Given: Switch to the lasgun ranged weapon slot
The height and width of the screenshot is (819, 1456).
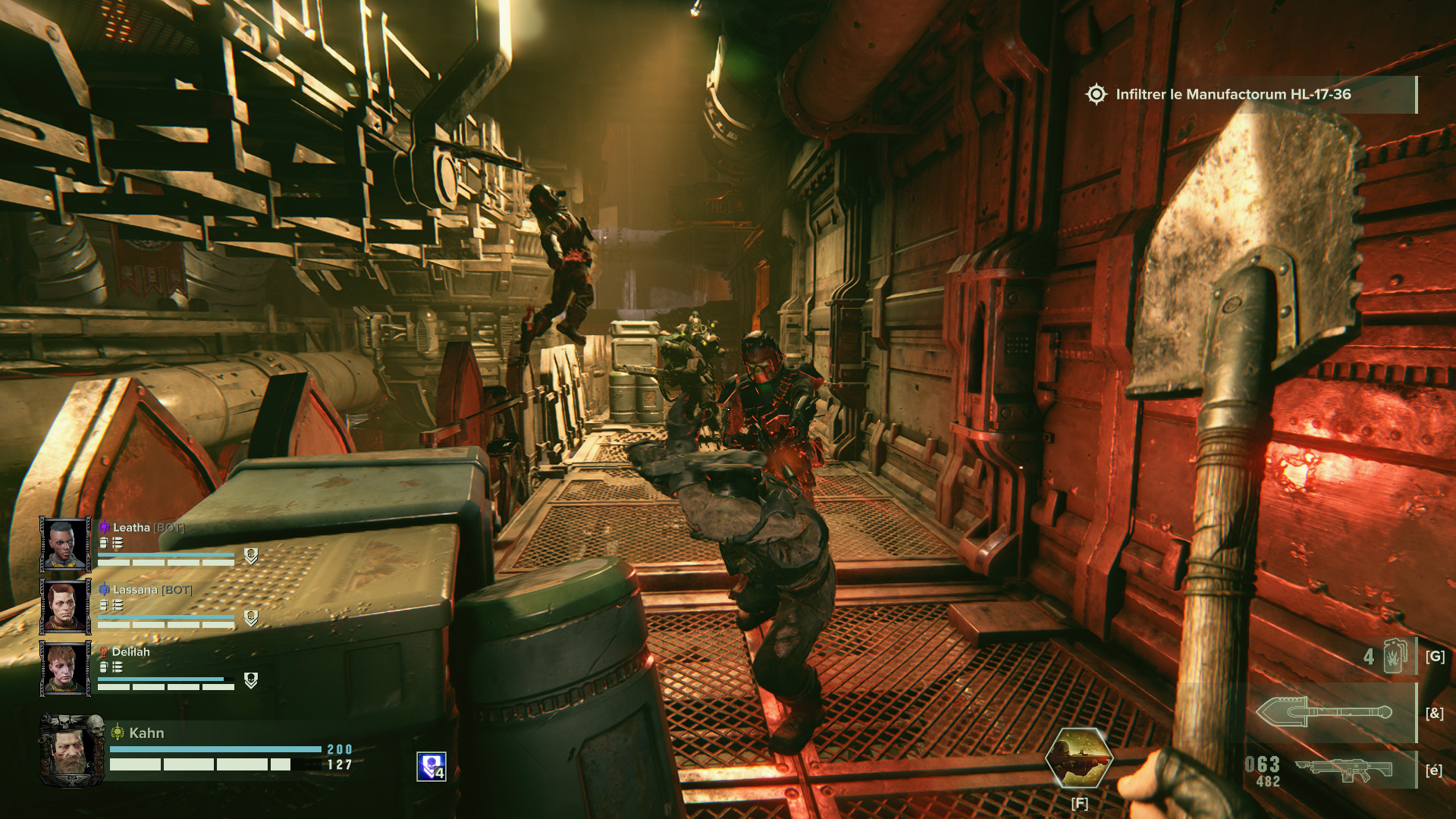Looking at the screenshot, I should [x=1343, y=770].
